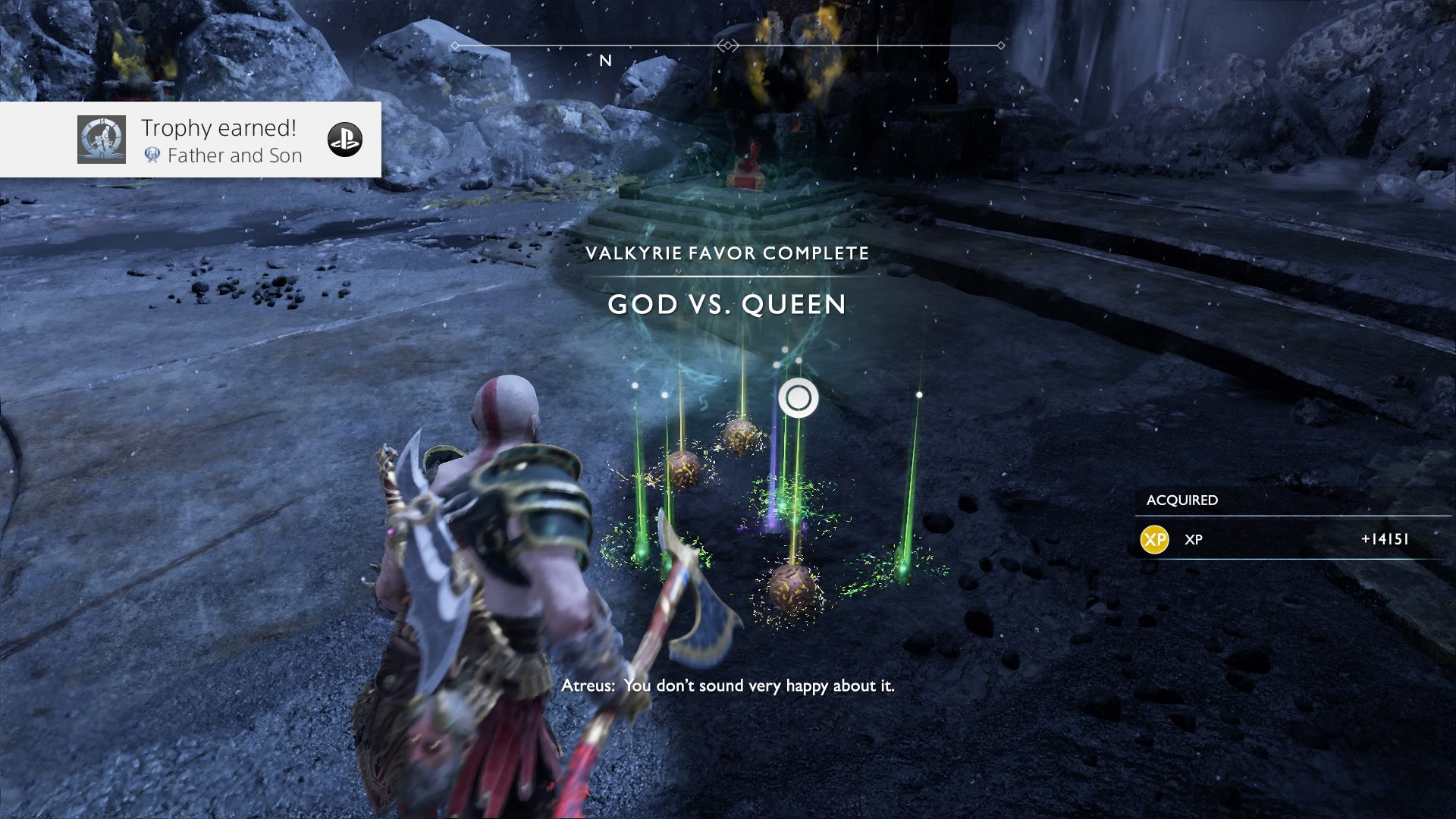The image size is (1456, 819).
Task: Click the platinum trophy icon beside Father and Son
Action: point(152,156)
